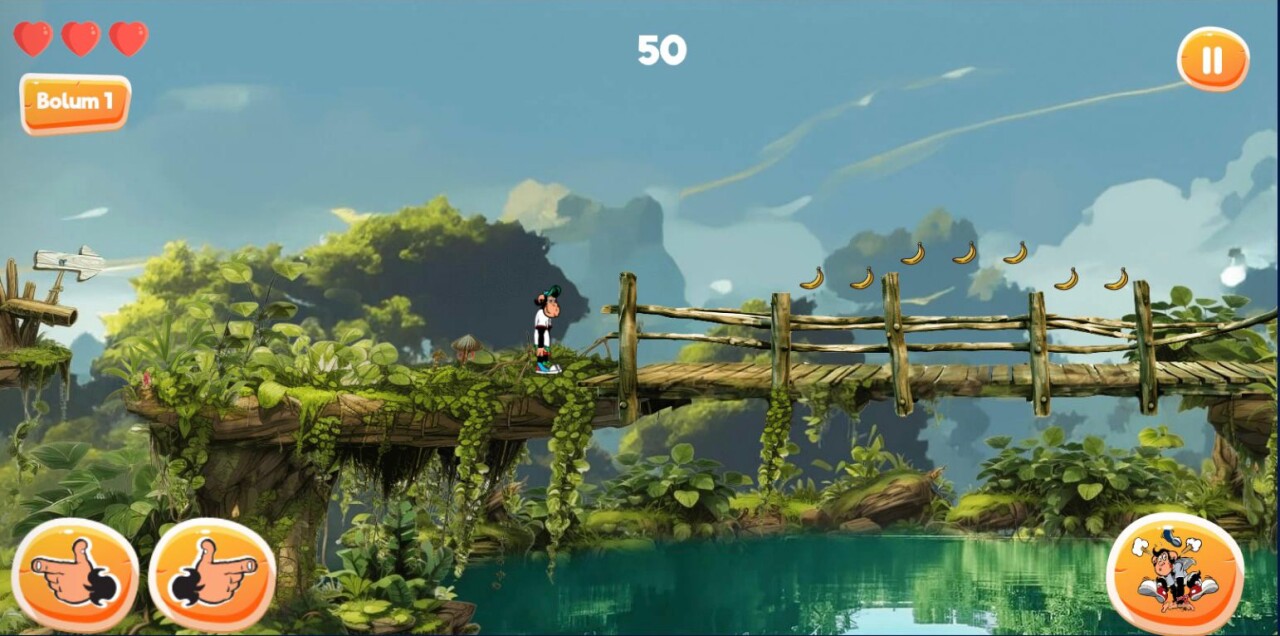Click the Bolum 1 level label
The height and width of the screenshot is (636, 1280).
click(x=75, y=102)
